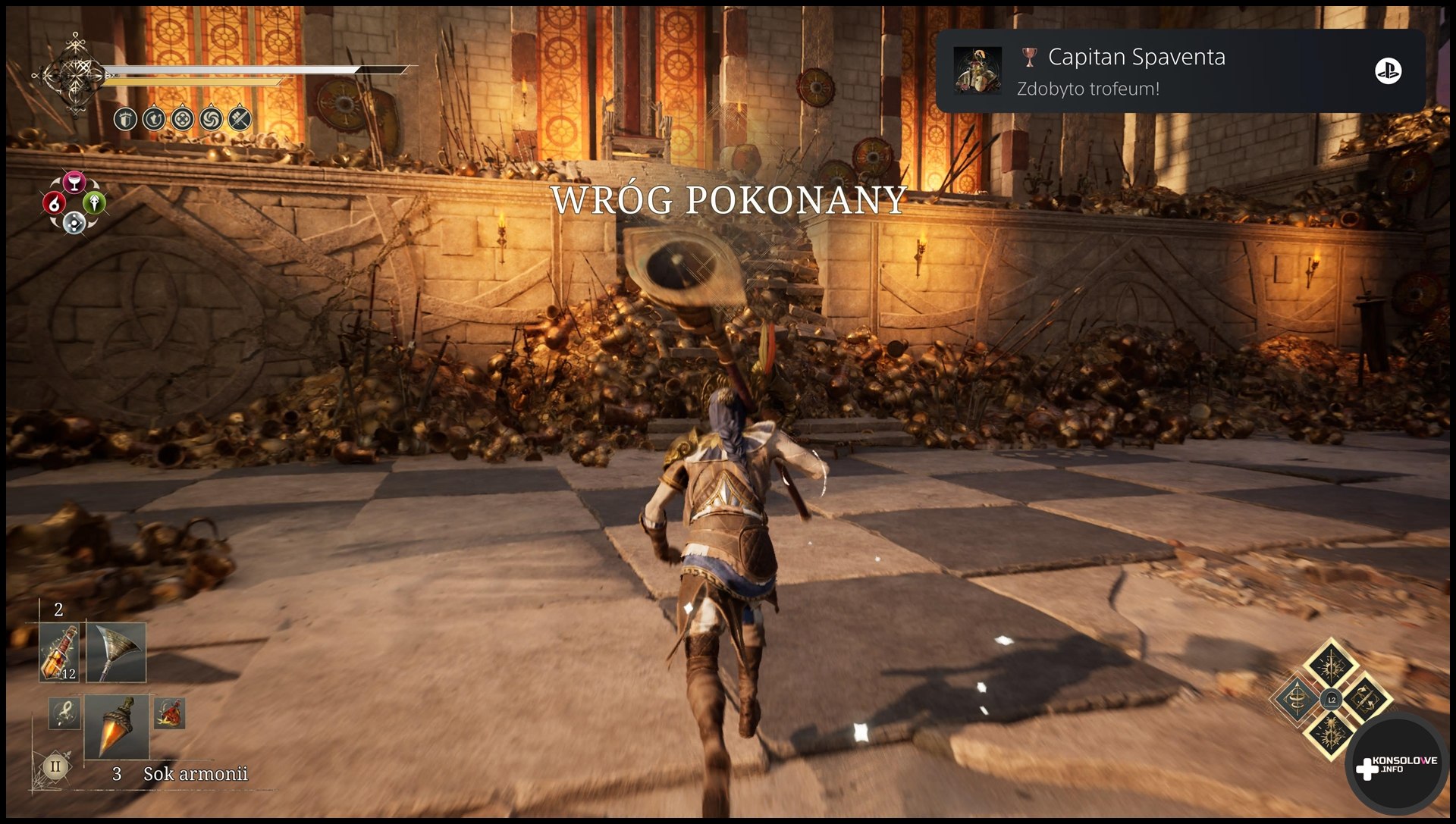Activate the bottom mace sunburst skill diamond

[x=1332, y=733]
